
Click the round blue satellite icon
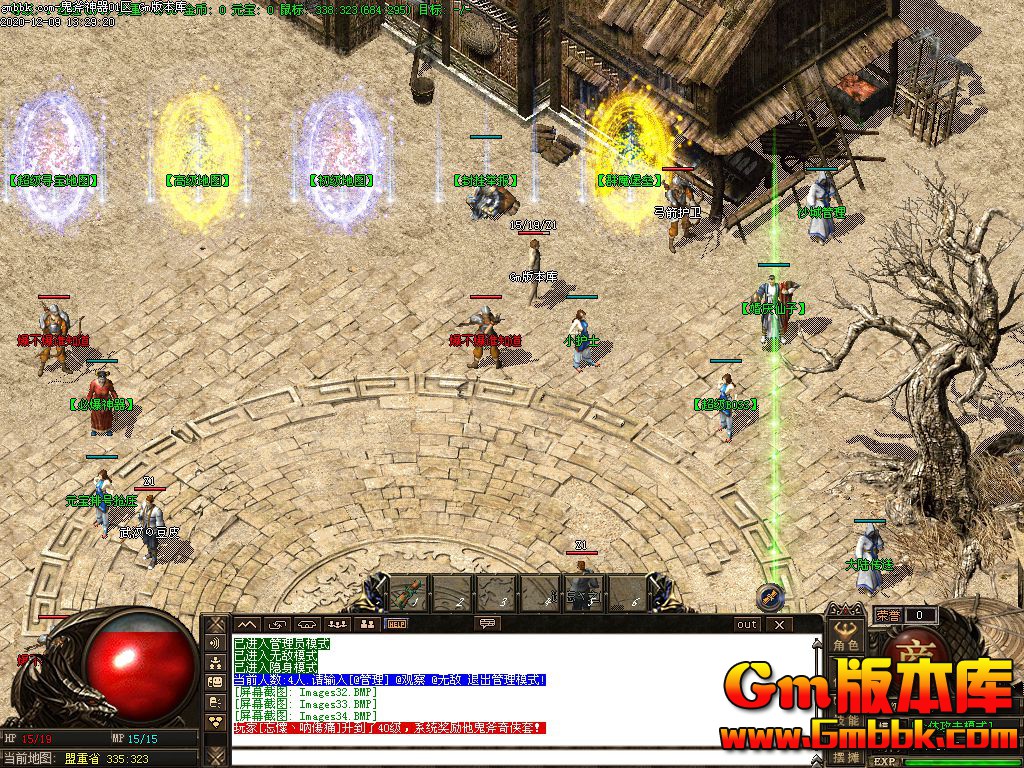(770, 597)
